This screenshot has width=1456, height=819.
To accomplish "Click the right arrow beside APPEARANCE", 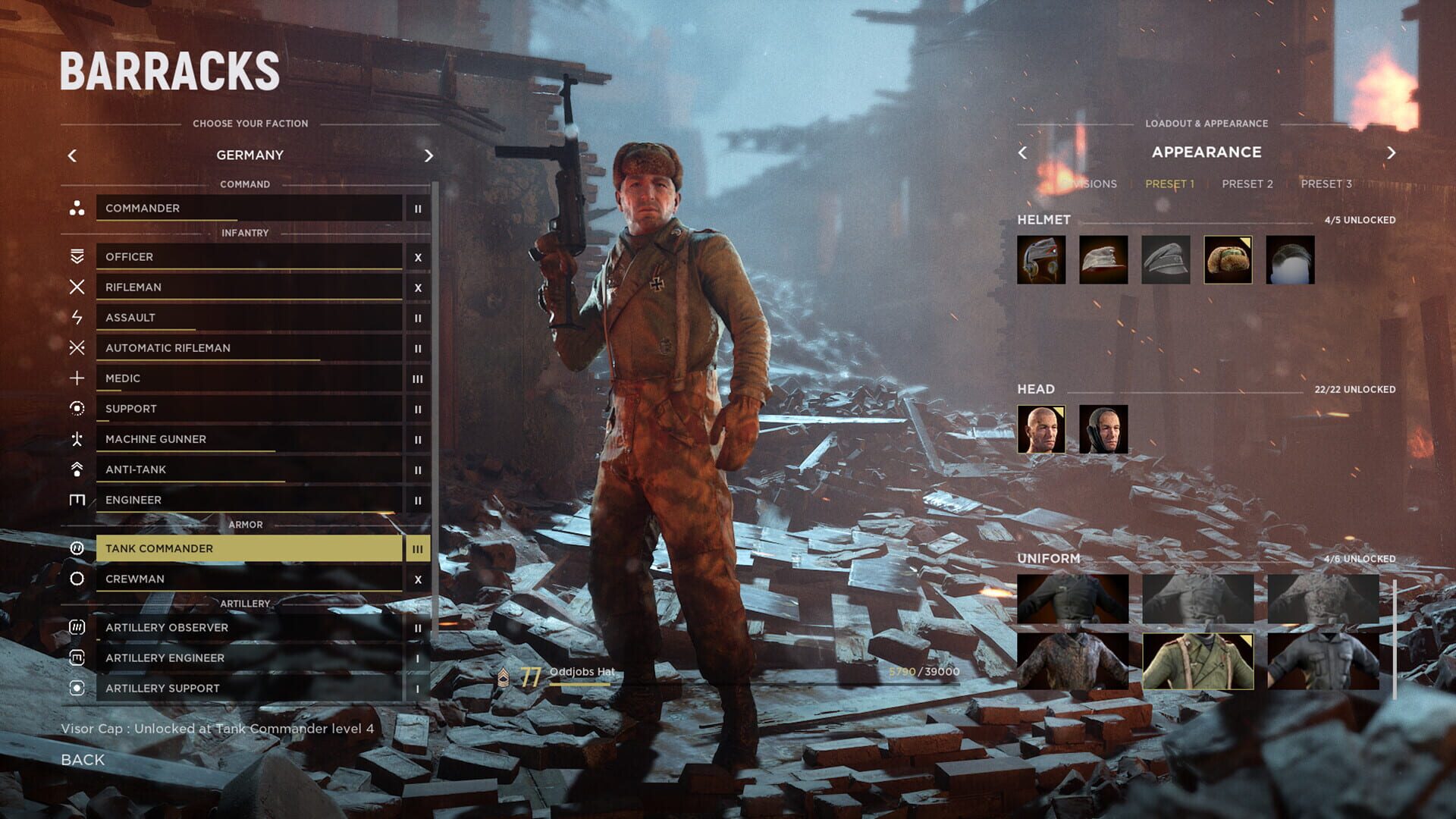I will (1392, 152).
